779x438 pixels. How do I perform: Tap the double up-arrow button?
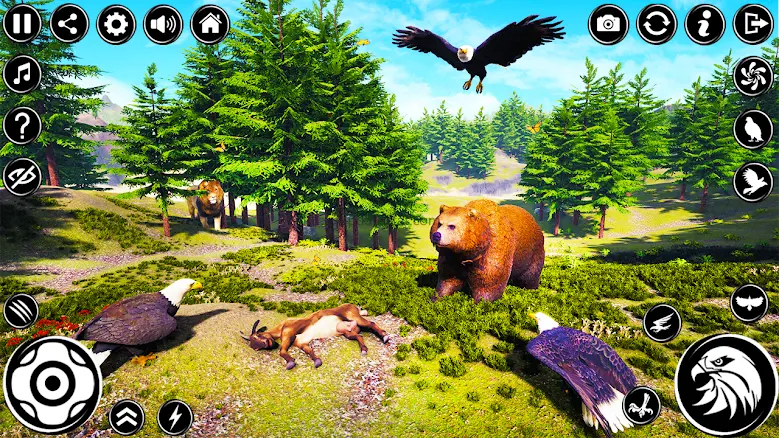[x=127, y=416]
